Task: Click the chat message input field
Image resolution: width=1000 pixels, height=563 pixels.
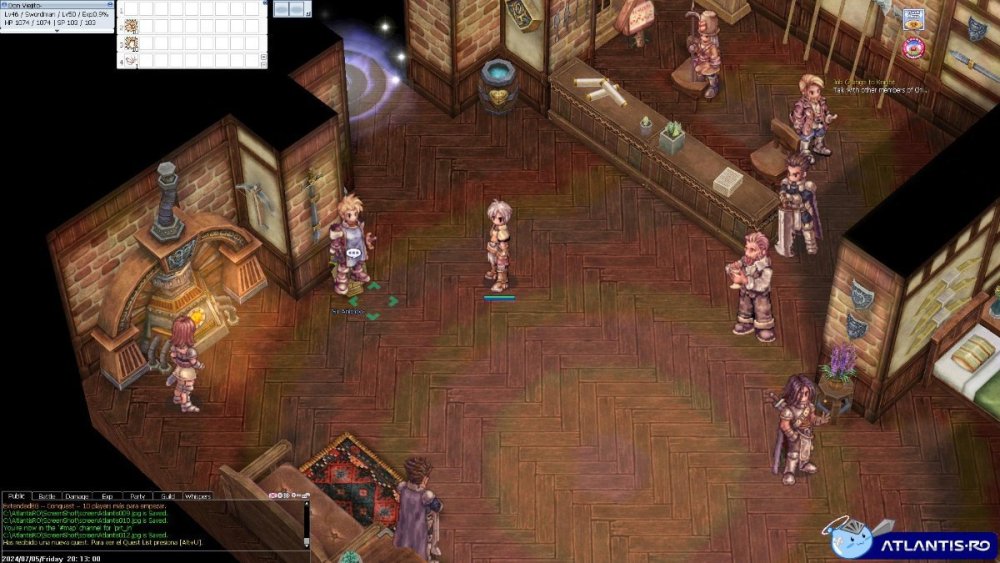Action: 150,557
